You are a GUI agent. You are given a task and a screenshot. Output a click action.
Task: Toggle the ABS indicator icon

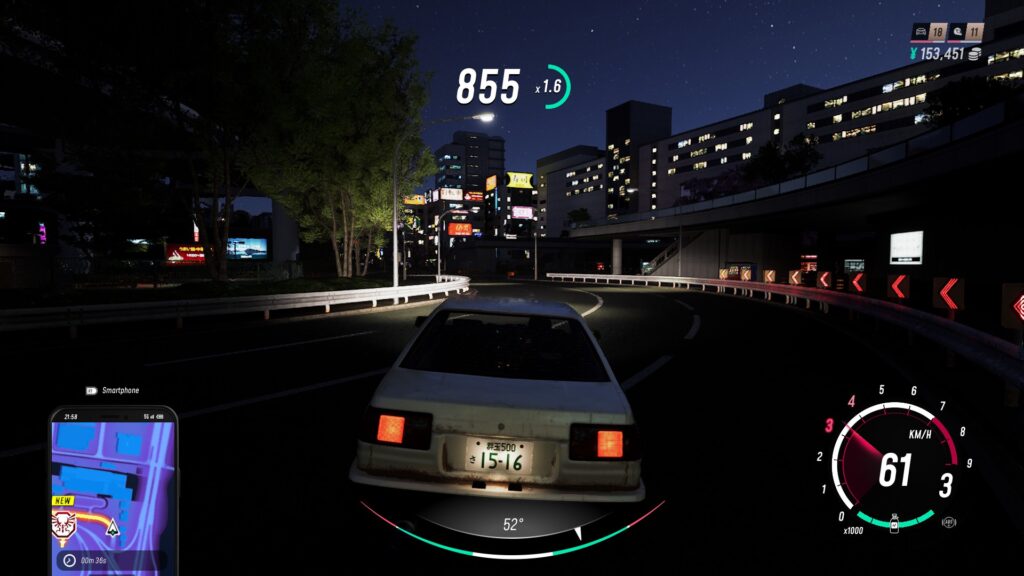point(948,522)
